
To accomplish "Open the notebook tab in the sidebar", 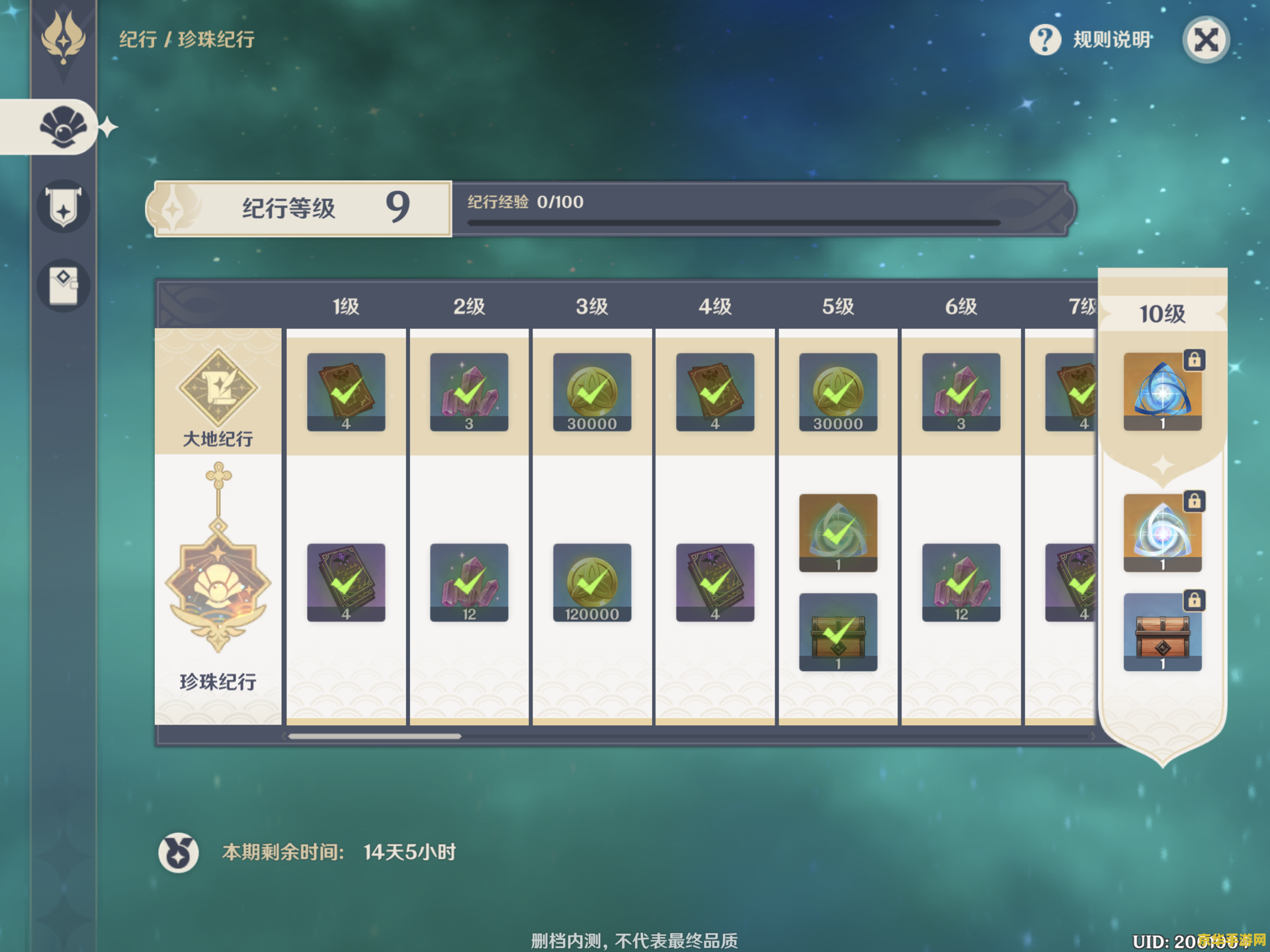I will 63,286.
